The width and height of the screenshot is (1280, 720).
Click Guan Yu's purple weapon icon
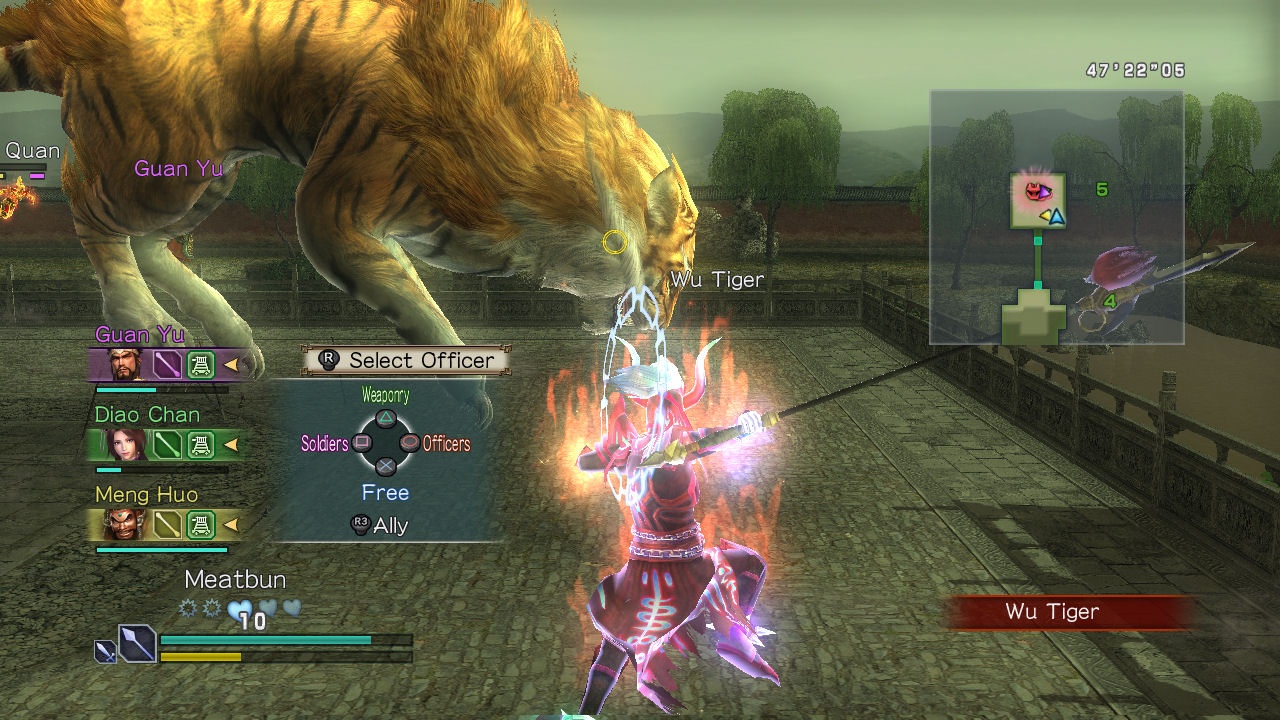tap(167, 365)
